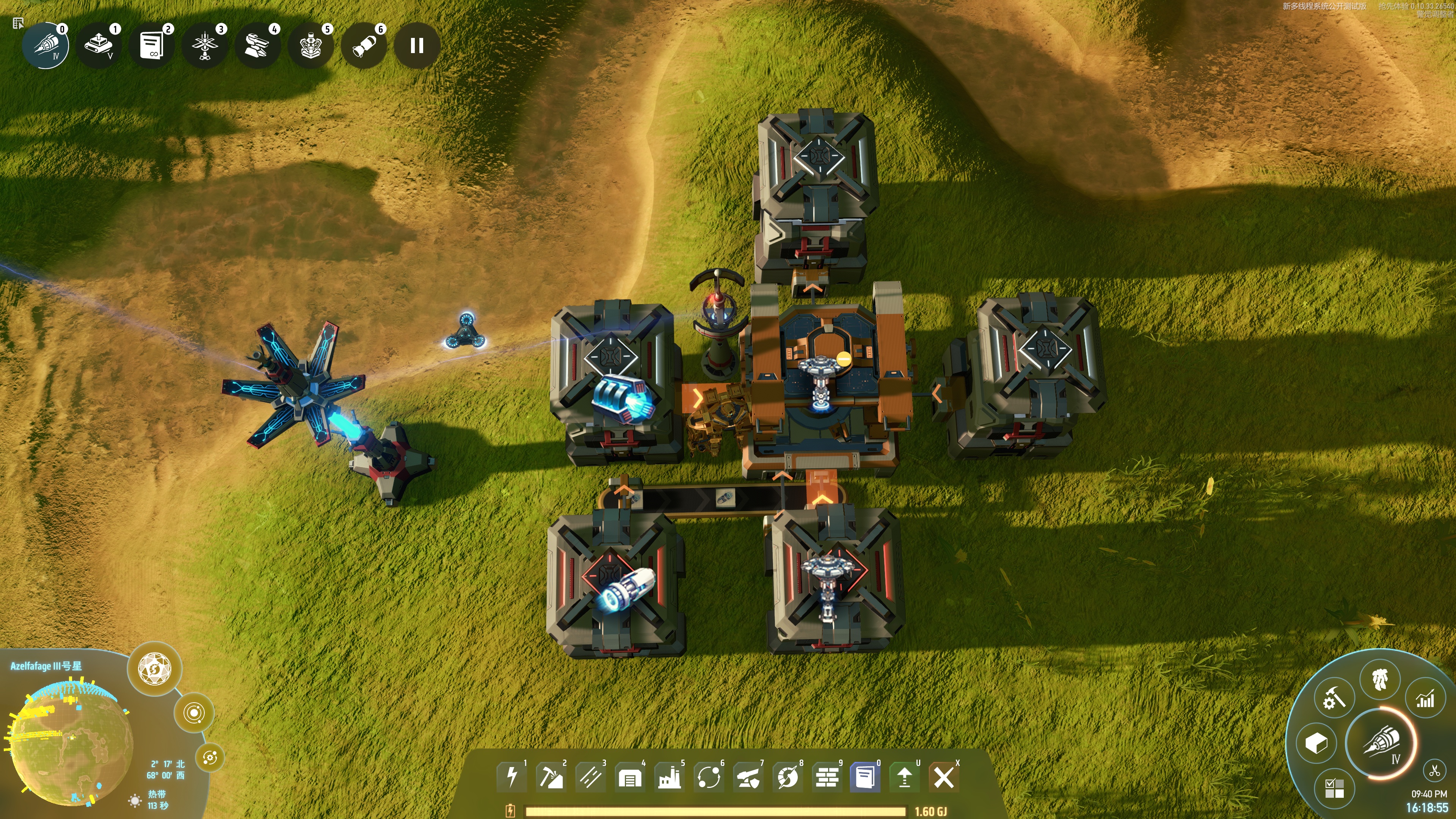1456x819 pixels.
Task: Select the infinity book research slot numbered 2
Action: (x=152, y=46)
